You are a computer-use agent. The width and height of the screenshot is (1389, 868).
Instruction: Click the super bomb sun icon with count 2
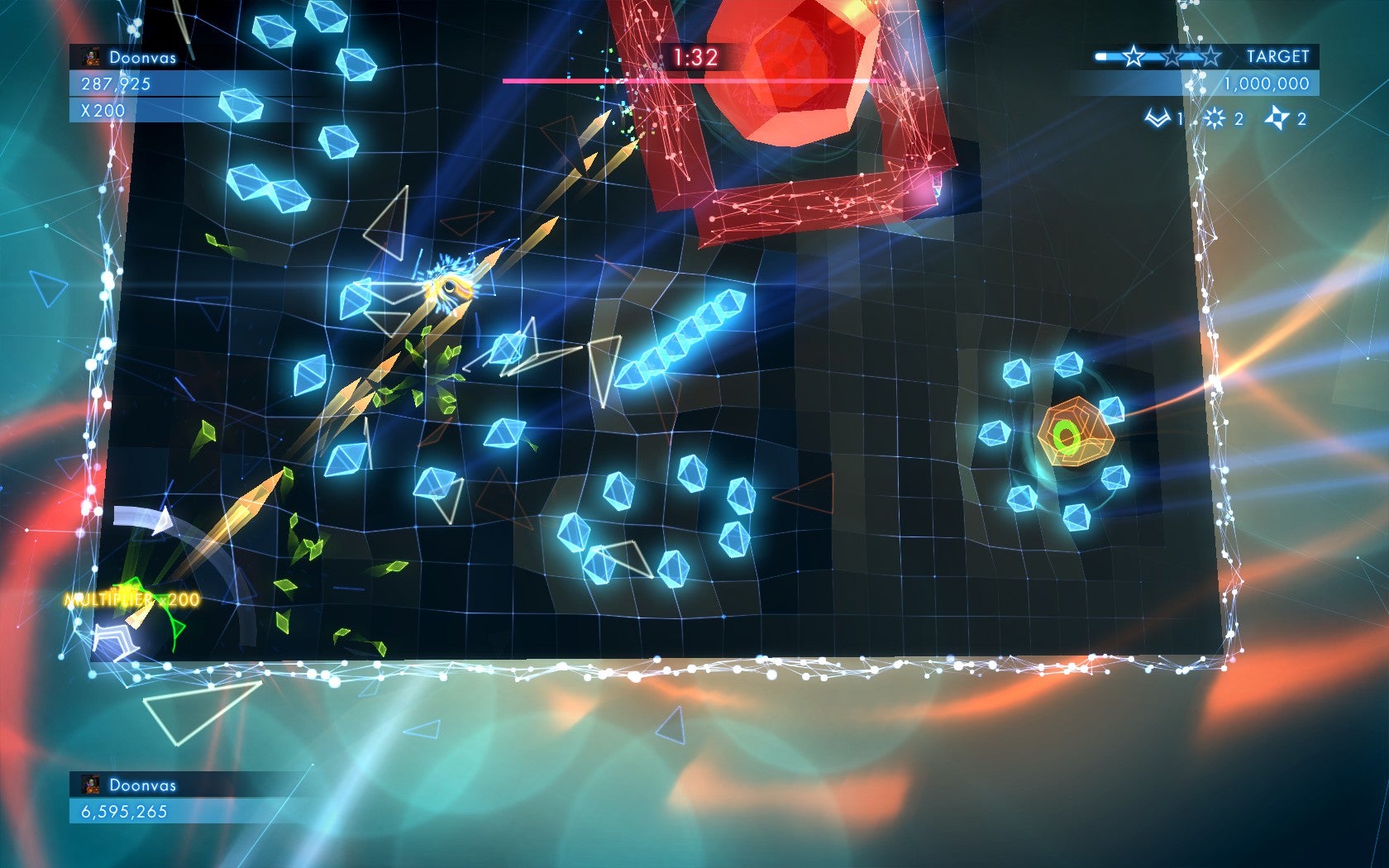[x=1214, y=117]
